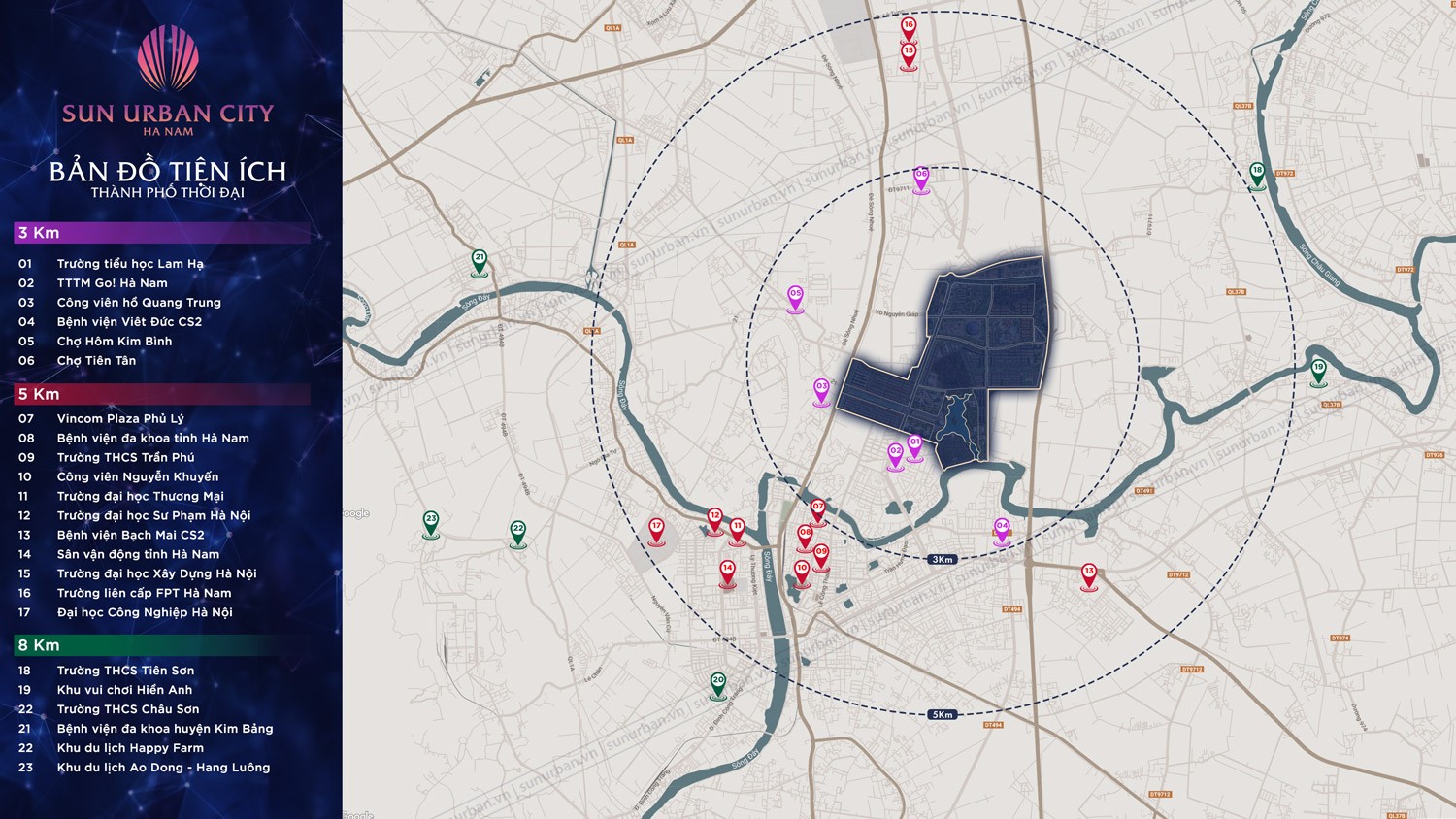Pick Khu vui chơi Hiền Anh from legend
The height and width of the screenshot is (819, 1456).
pos(124,690)
